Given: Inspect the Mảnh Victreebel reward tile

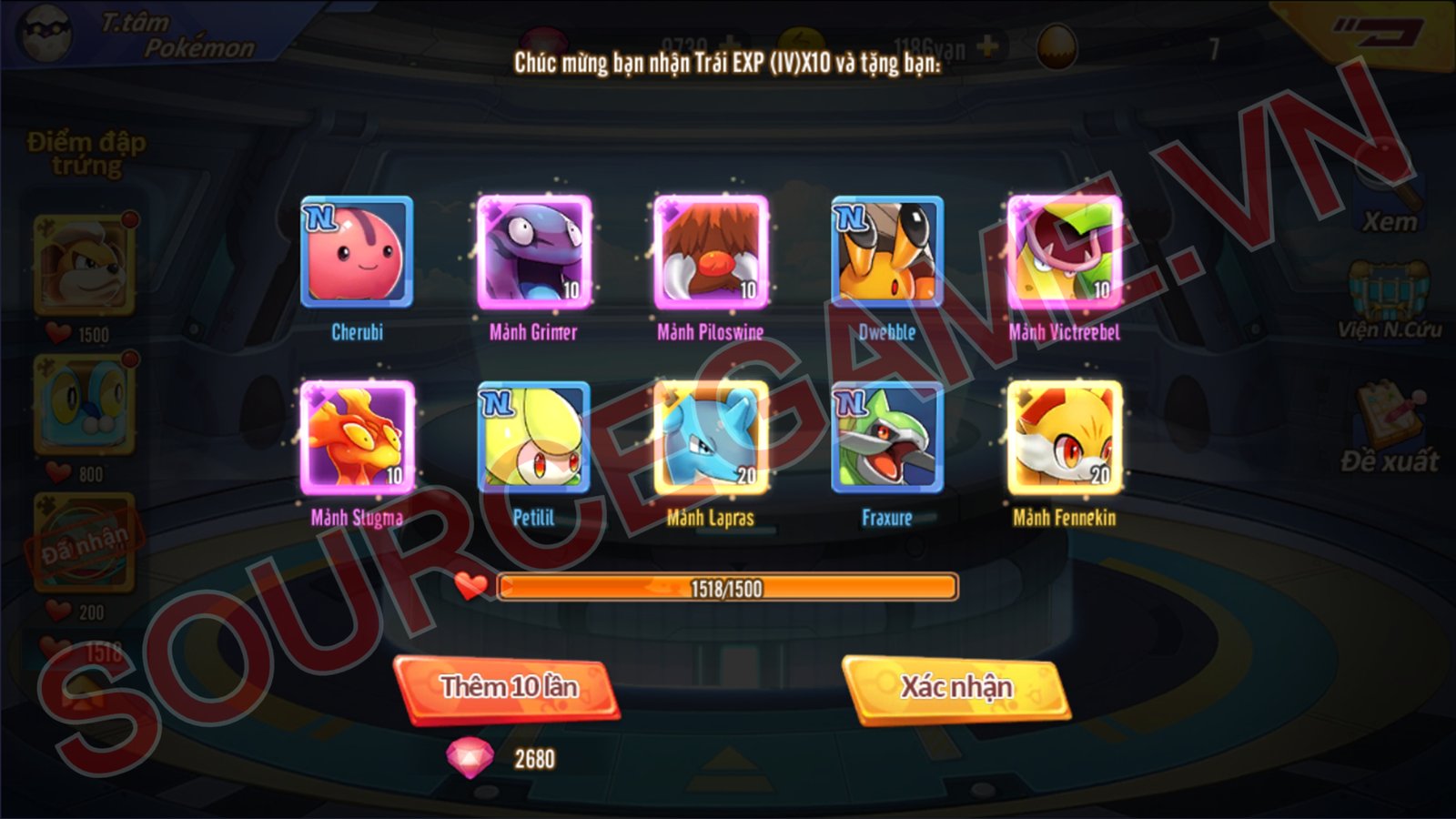Looking at the screenshot, I should 1064,252.
